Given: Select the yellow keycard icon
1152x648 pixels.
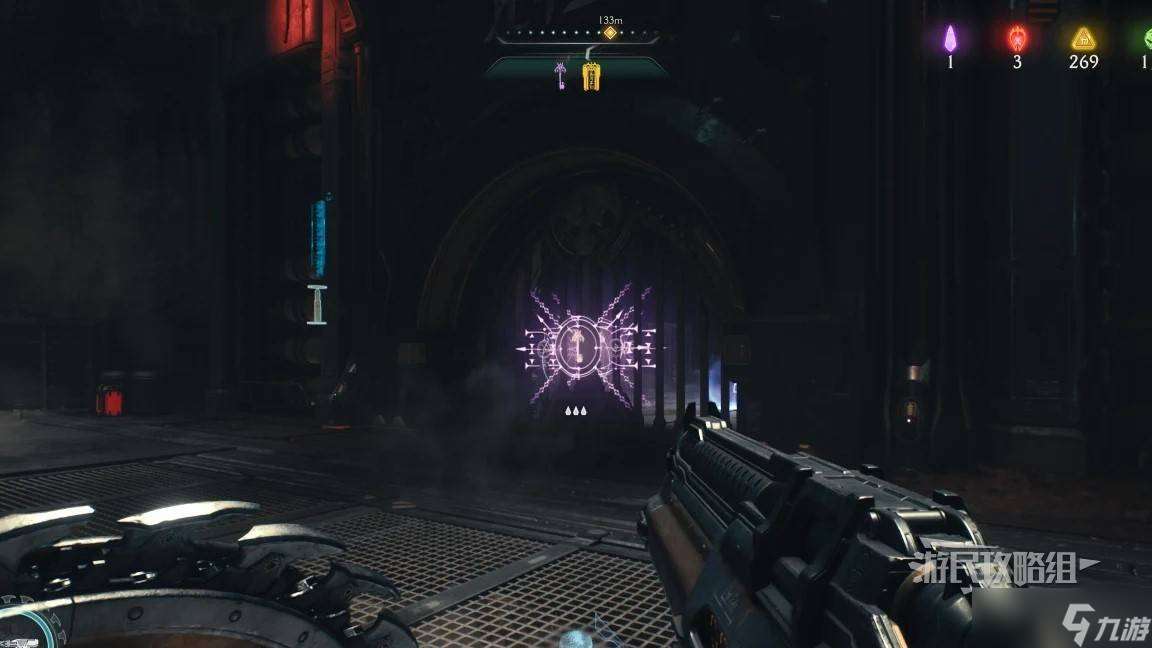Looking at the screenshot, I should (590, 75).
